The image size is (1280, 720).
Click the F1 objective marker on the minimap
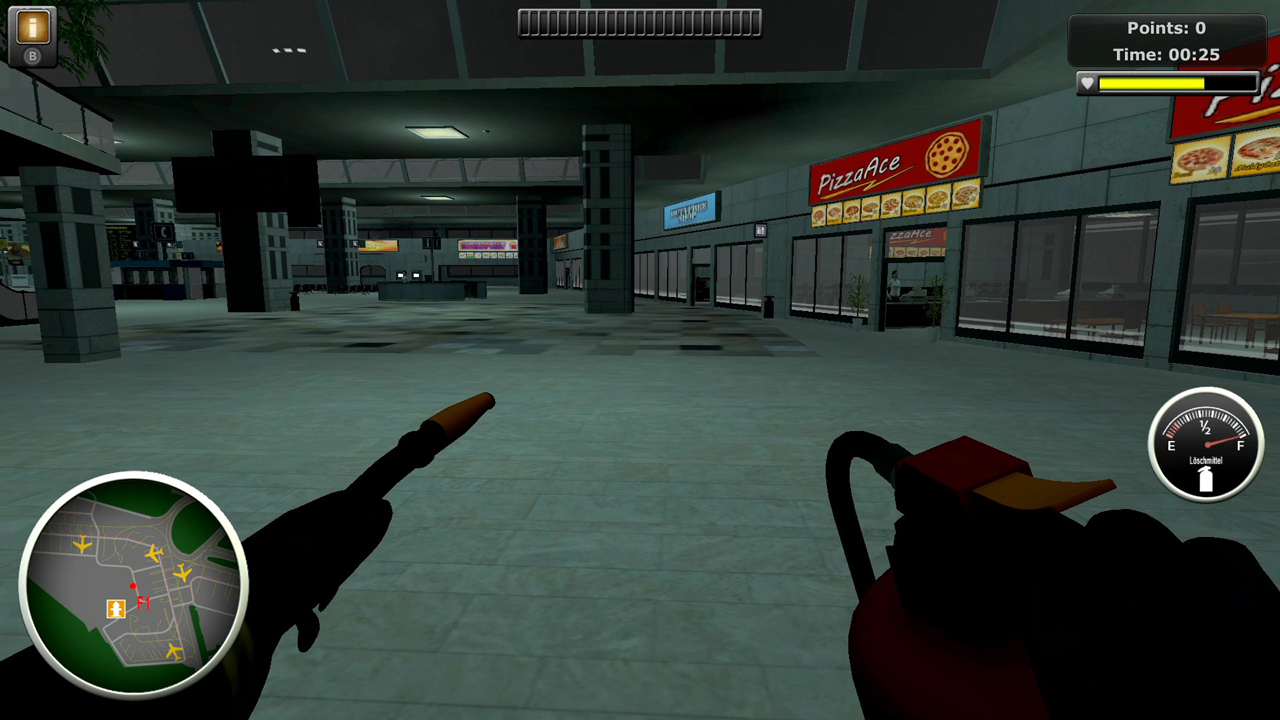[145, 601]
